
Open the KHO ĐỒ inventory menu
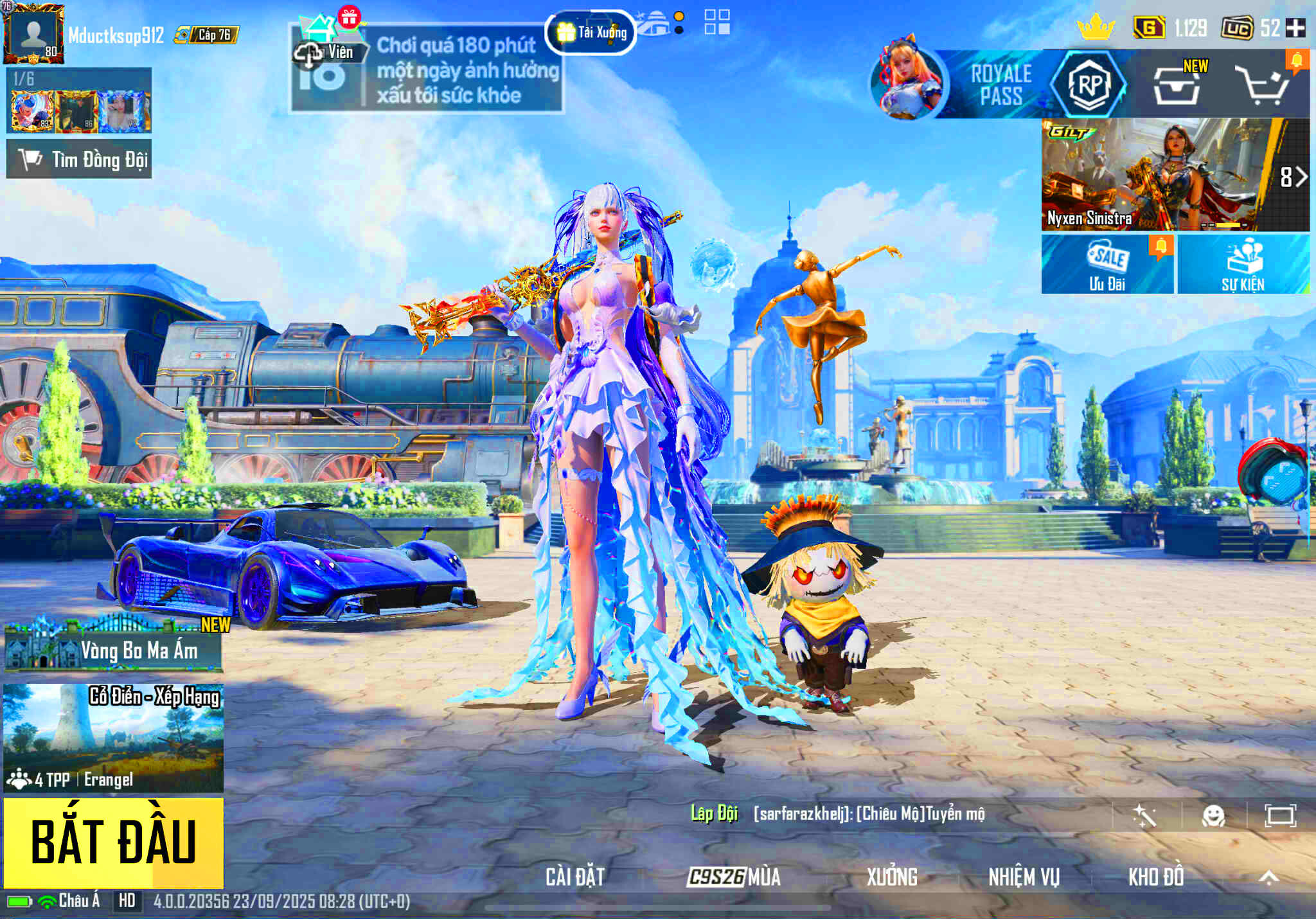tap(1156, 877)
